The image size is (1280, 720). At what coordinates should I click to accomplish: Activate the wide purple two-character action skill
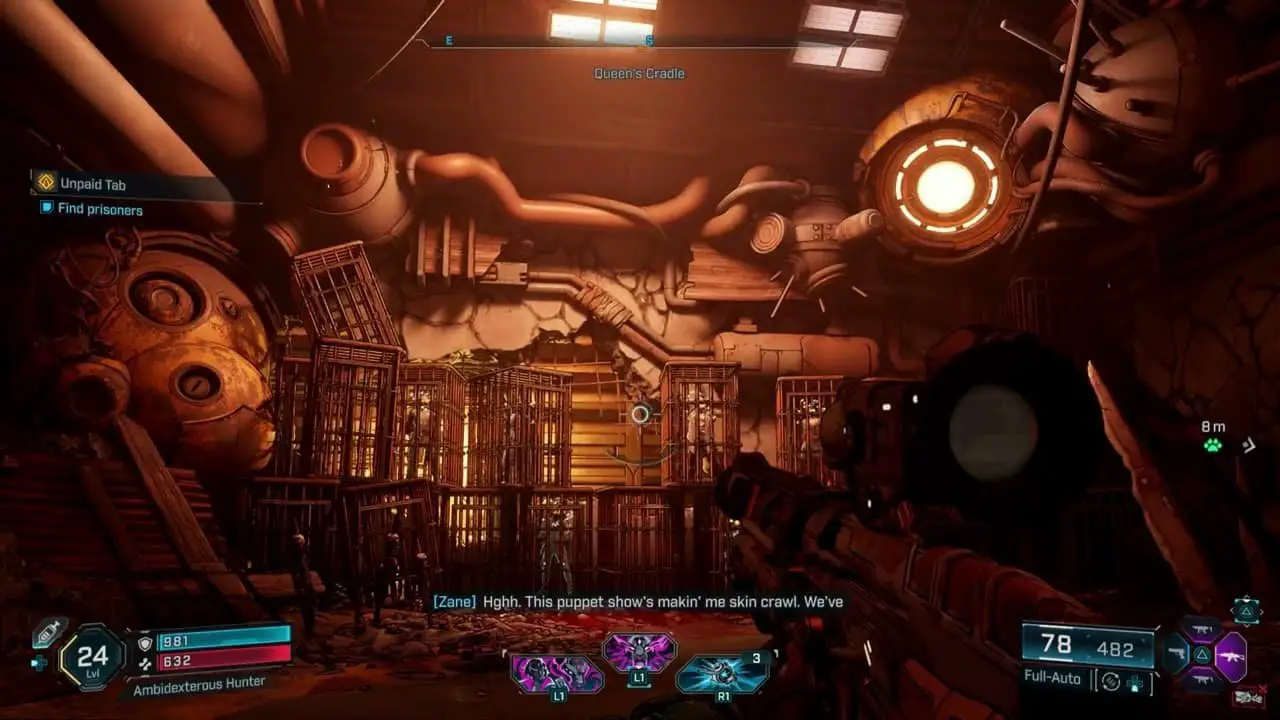[x=558, y=673]
